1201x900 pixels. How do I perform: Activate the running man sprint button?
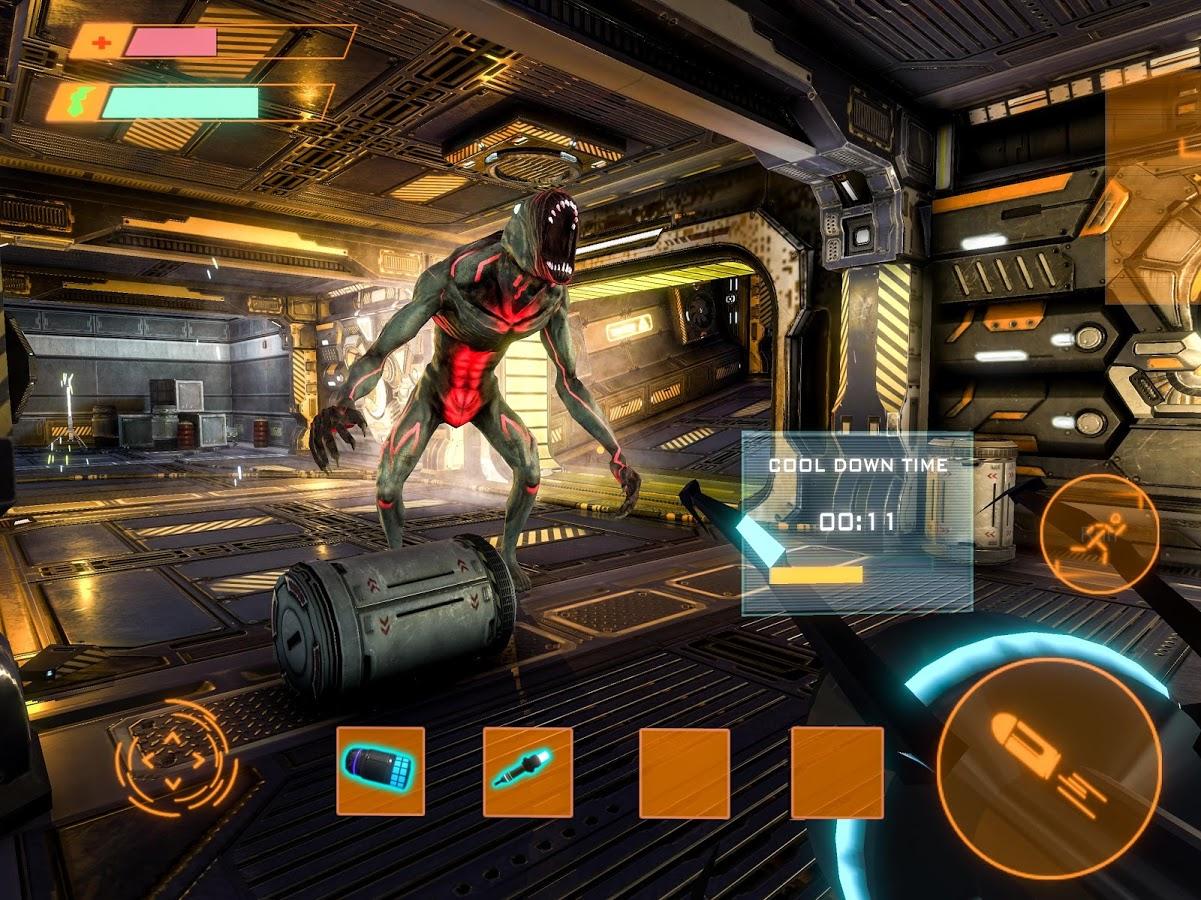[x=1099, y=535]
